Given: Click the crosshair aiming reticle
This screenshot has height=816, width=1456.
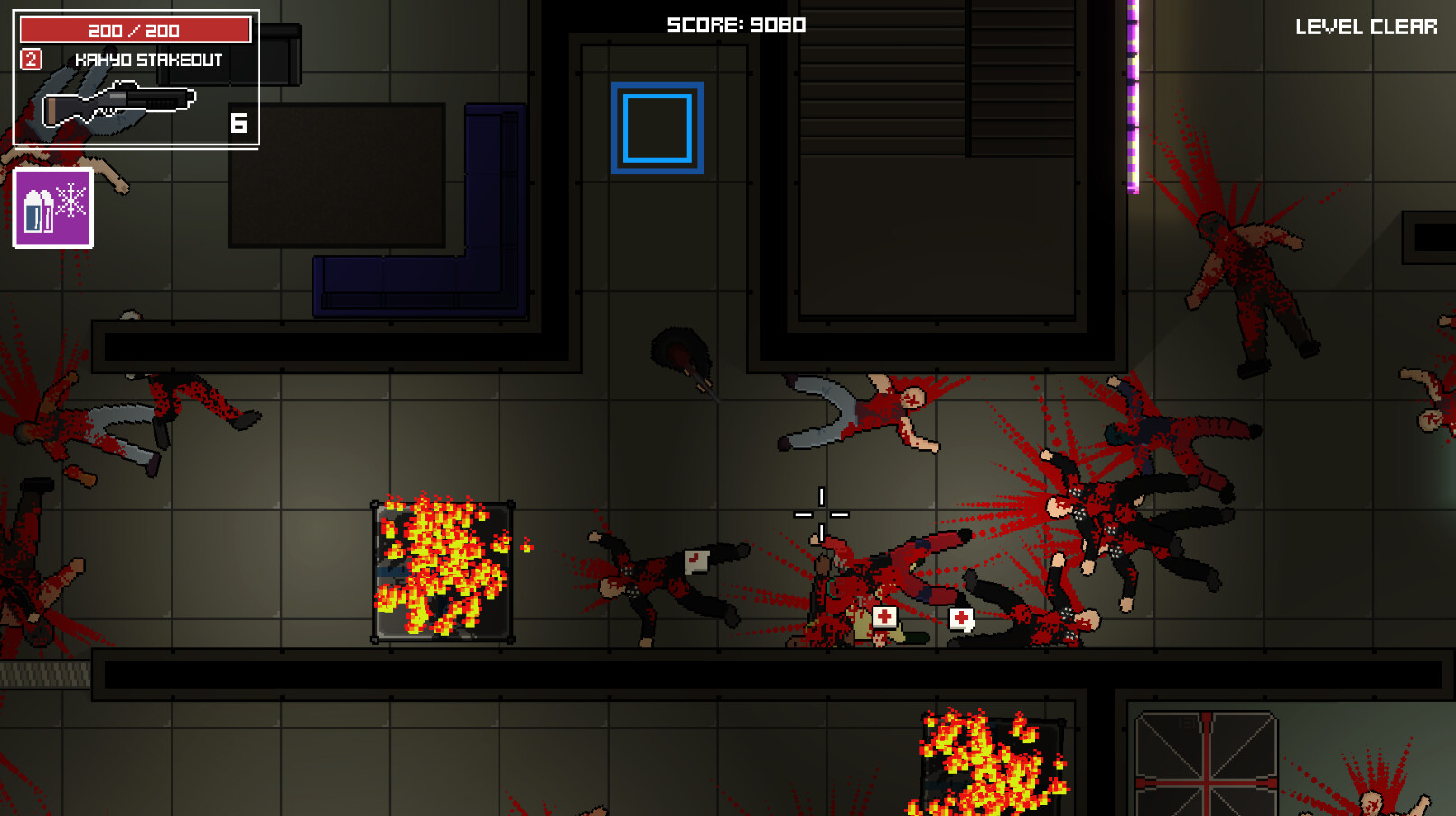Looking at the screenshot, I should click(x=820, y=512).
